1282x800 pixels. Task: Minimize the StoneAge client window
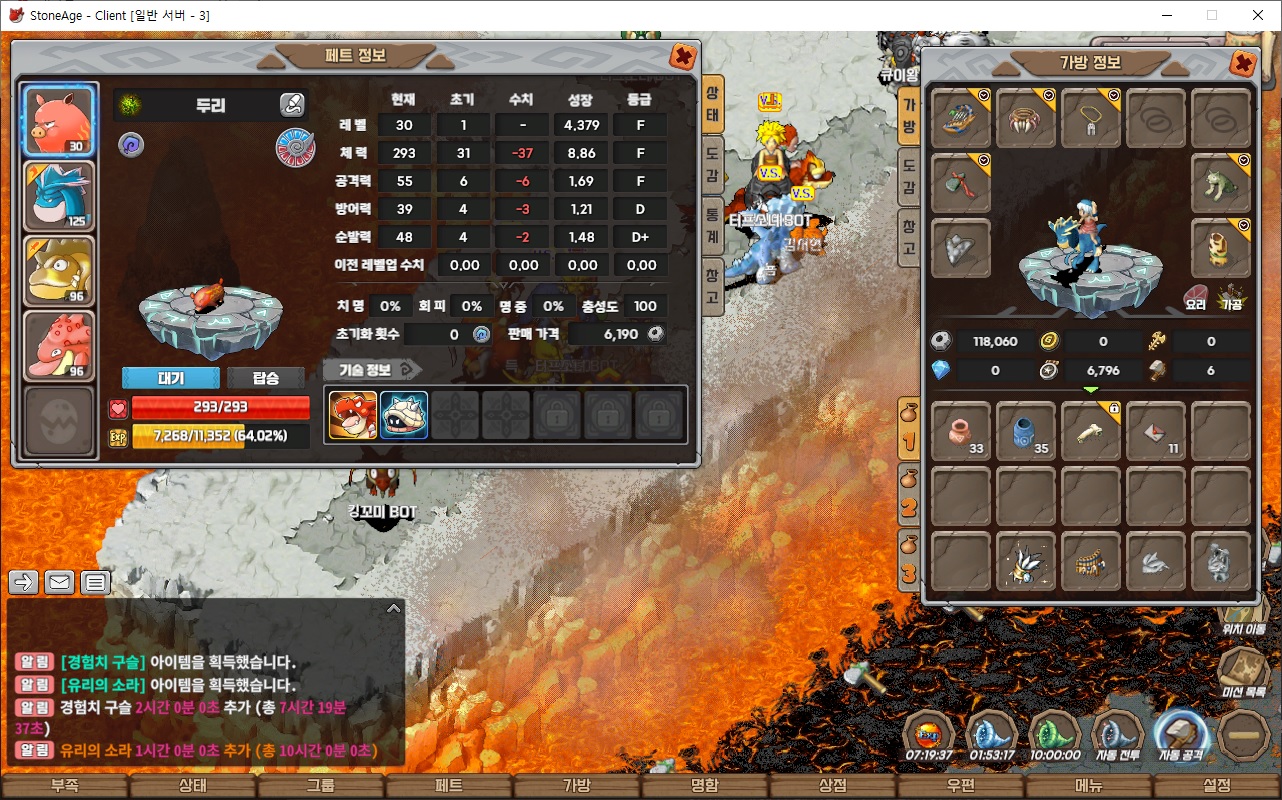click(1166, 15)
